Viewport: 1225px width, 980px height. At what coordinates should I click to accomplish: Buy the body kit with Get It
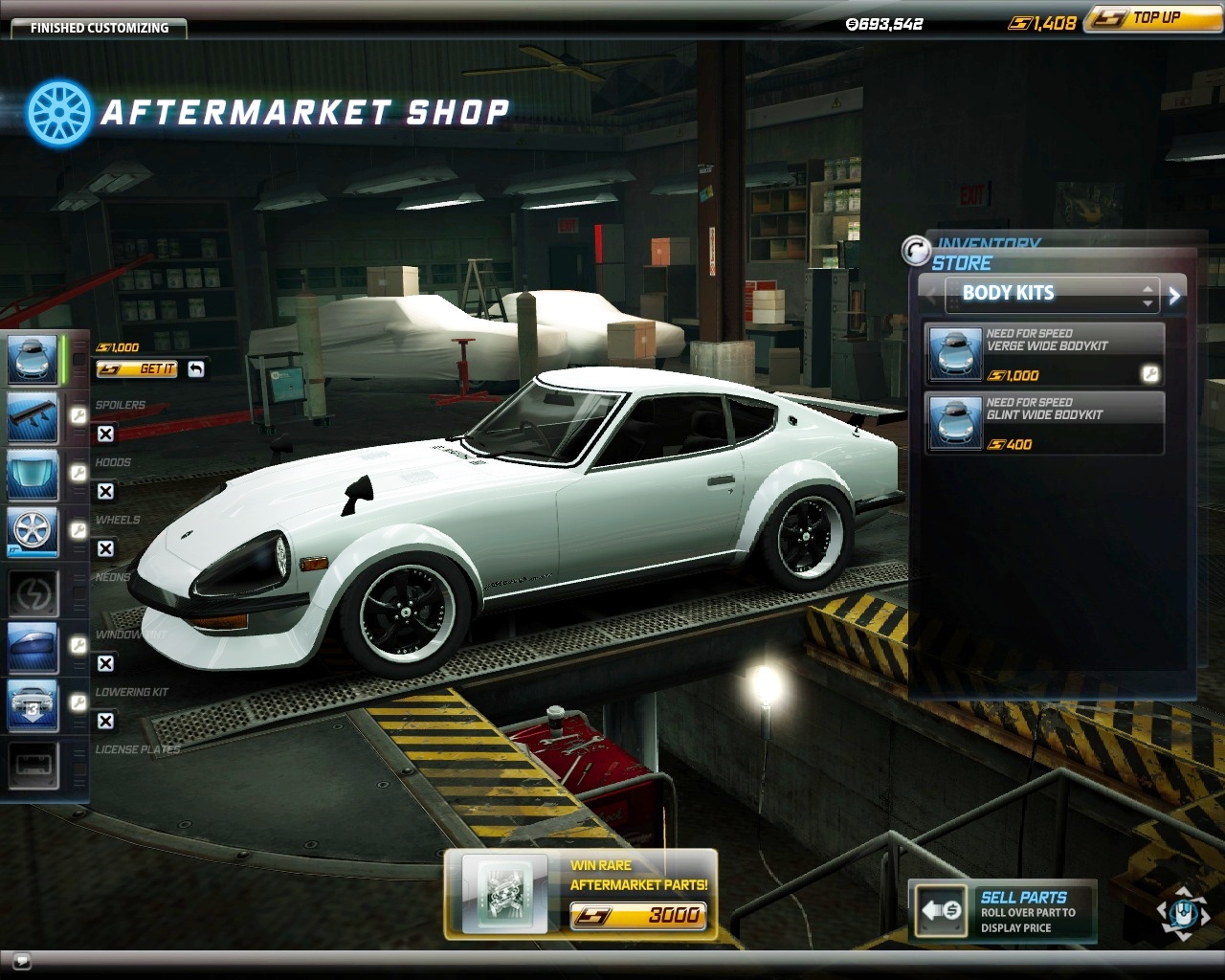coord(137,368)
